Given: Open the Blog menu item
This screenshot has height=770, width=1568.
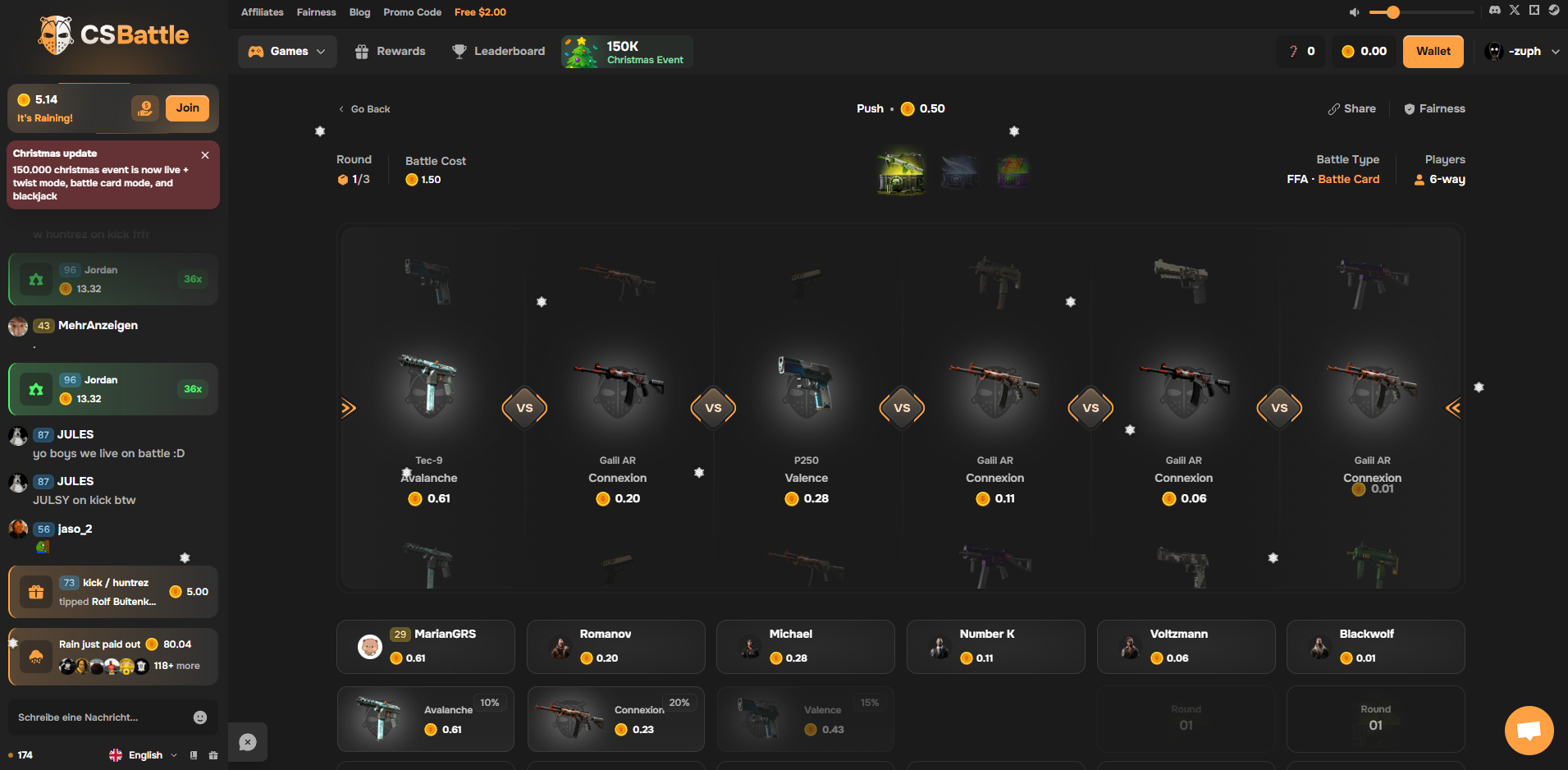Looking at the screenshot, I should (x=359, y=12).
